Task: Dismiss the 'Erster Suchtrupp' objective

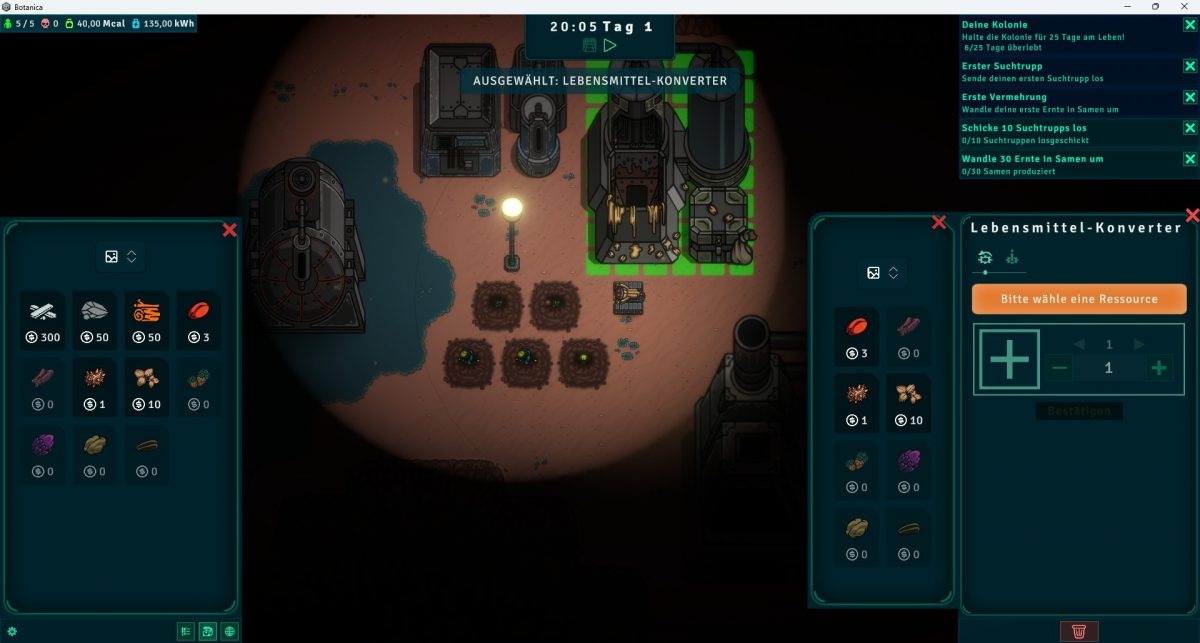Action: click(x=1190, y=67)
